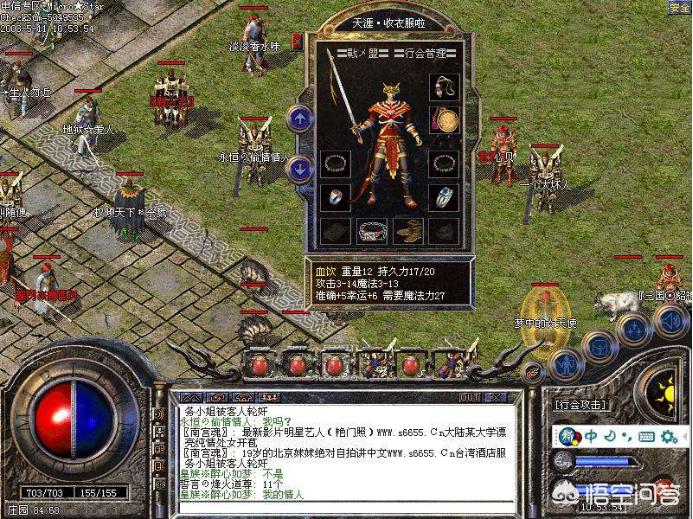Select the equipped boots slot

[x=408, y=231]
